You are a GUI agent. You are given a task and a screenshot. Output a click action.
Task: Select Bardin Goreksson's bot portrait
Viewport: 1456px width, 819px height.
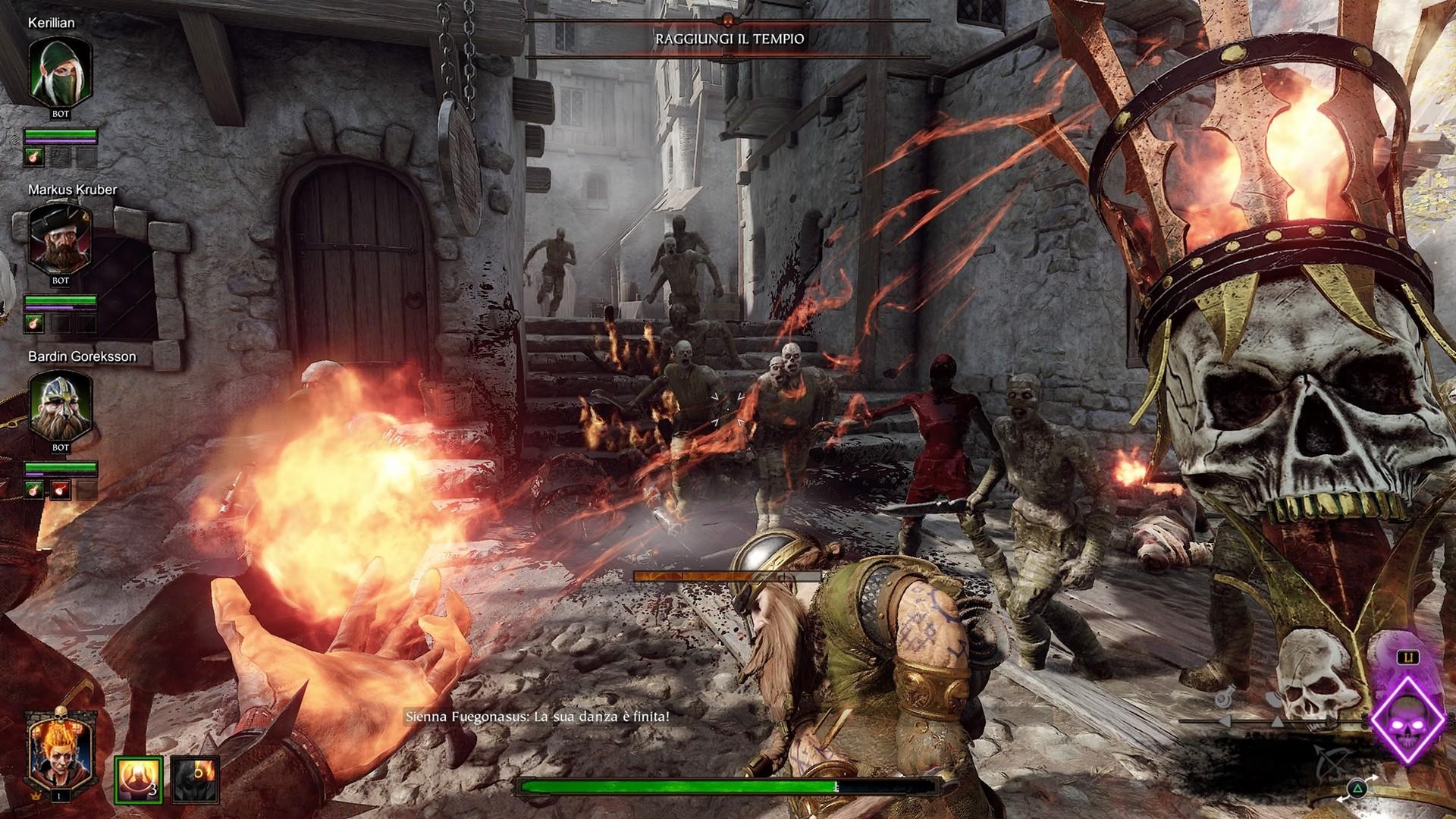click(60, 408)
